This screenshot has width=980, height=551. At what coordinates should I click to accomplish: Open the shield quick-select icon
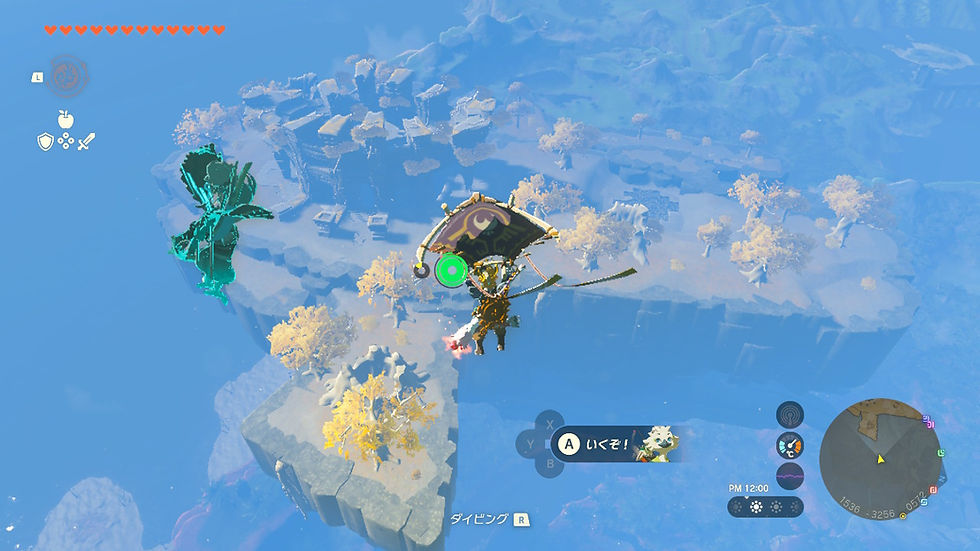pyautogui.click(x=45, y=142)
